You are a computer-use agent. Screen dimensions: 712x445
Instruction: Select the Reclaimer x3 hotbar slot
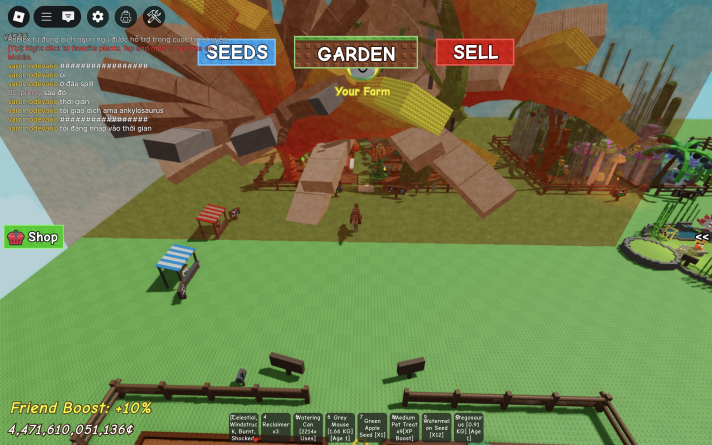[x=276, y=427]
